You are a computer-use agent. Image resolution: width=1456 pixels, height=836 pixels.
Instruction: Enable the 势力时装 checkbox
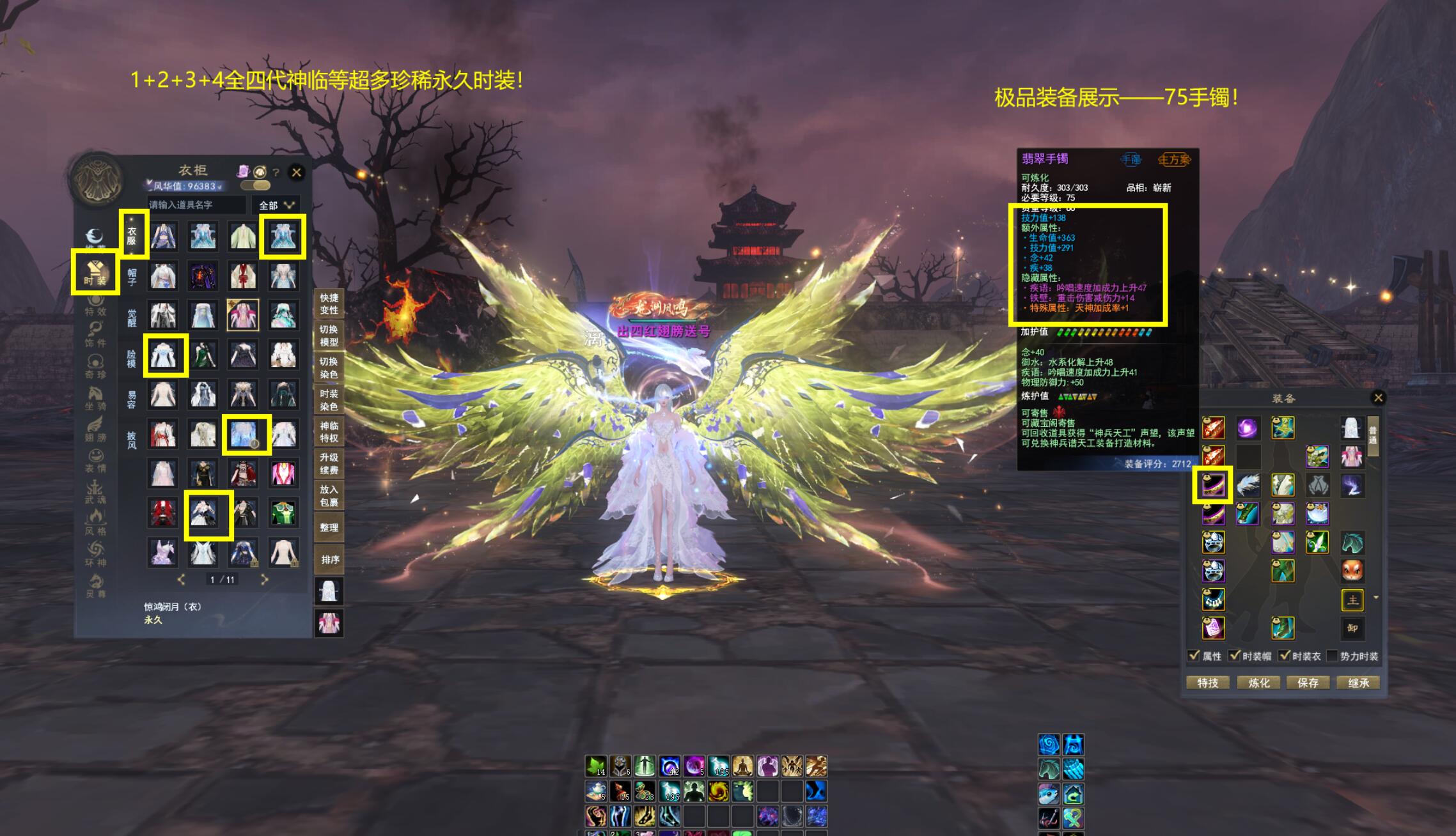click(x=1332, y=656)
